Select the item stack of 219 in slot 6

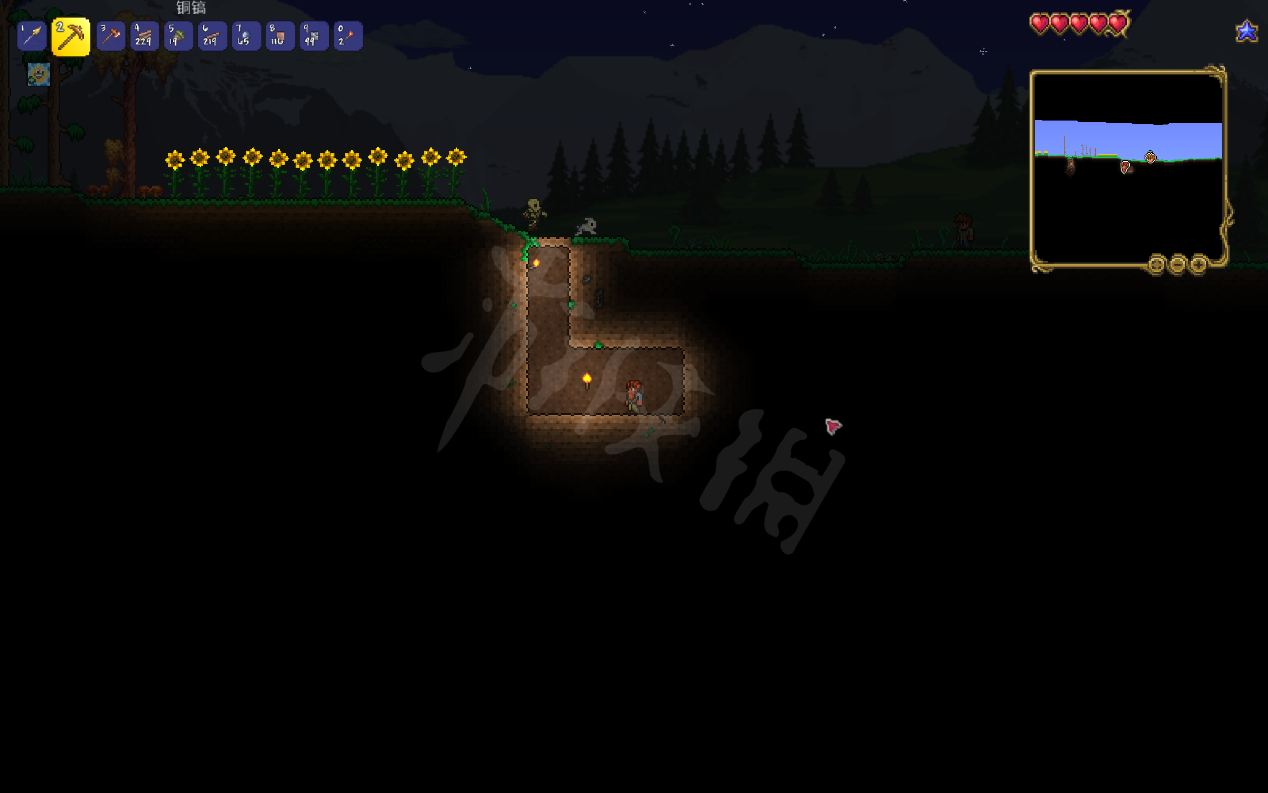click(x=213, y=37)
